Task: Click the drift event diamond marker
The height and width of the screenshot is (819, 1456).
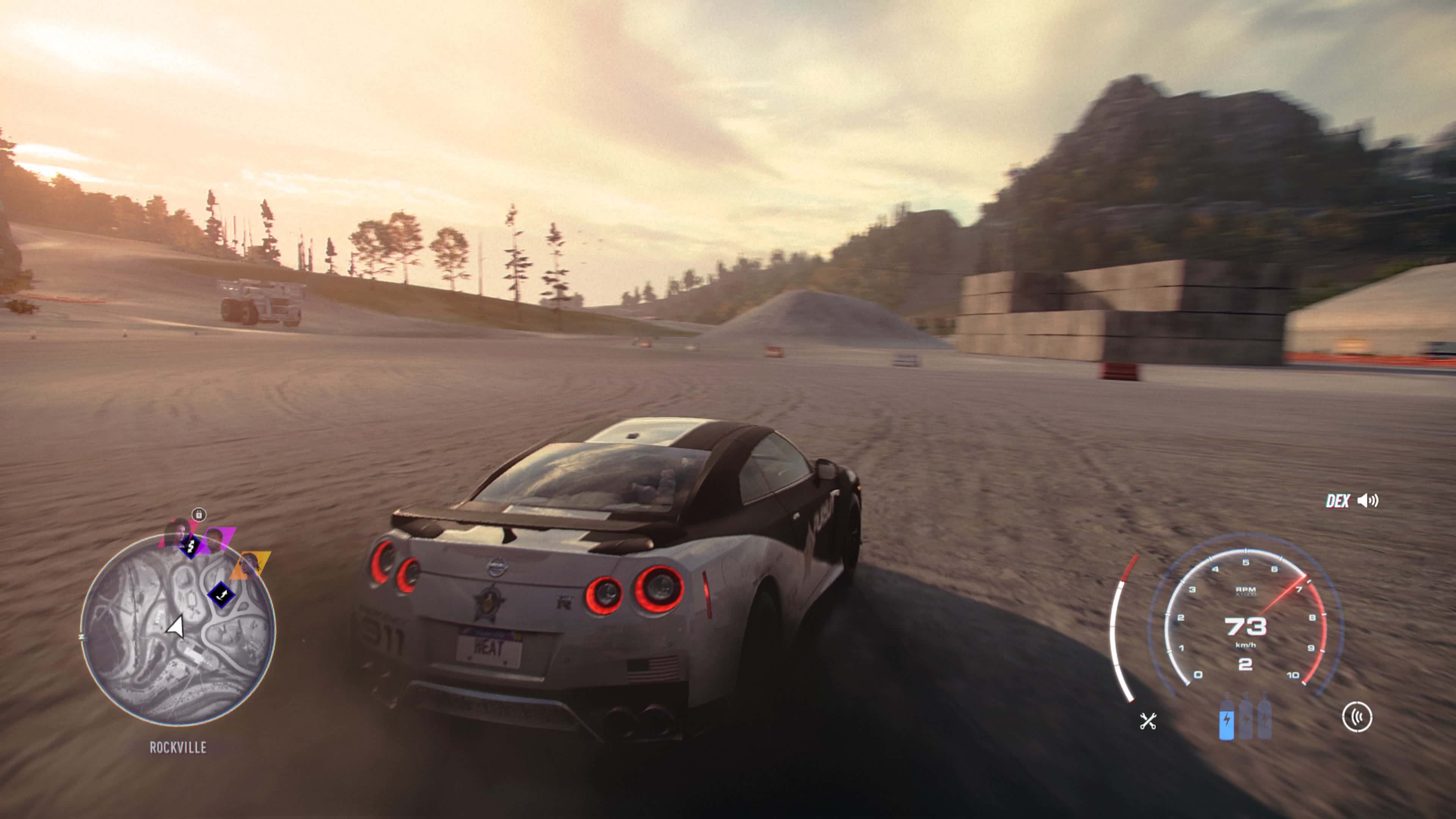Action: 221,595
